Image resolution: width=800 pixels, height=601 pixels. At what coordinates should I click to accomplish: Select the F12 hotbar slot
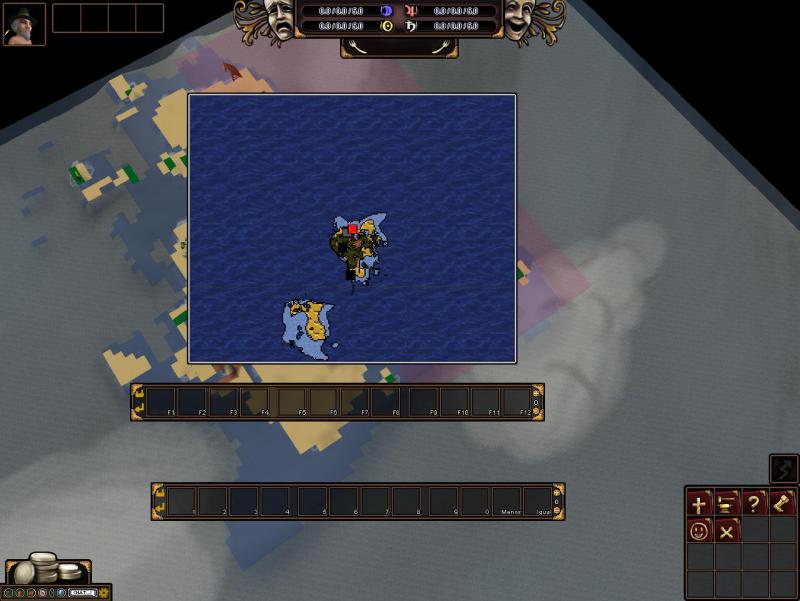[515, 402]
